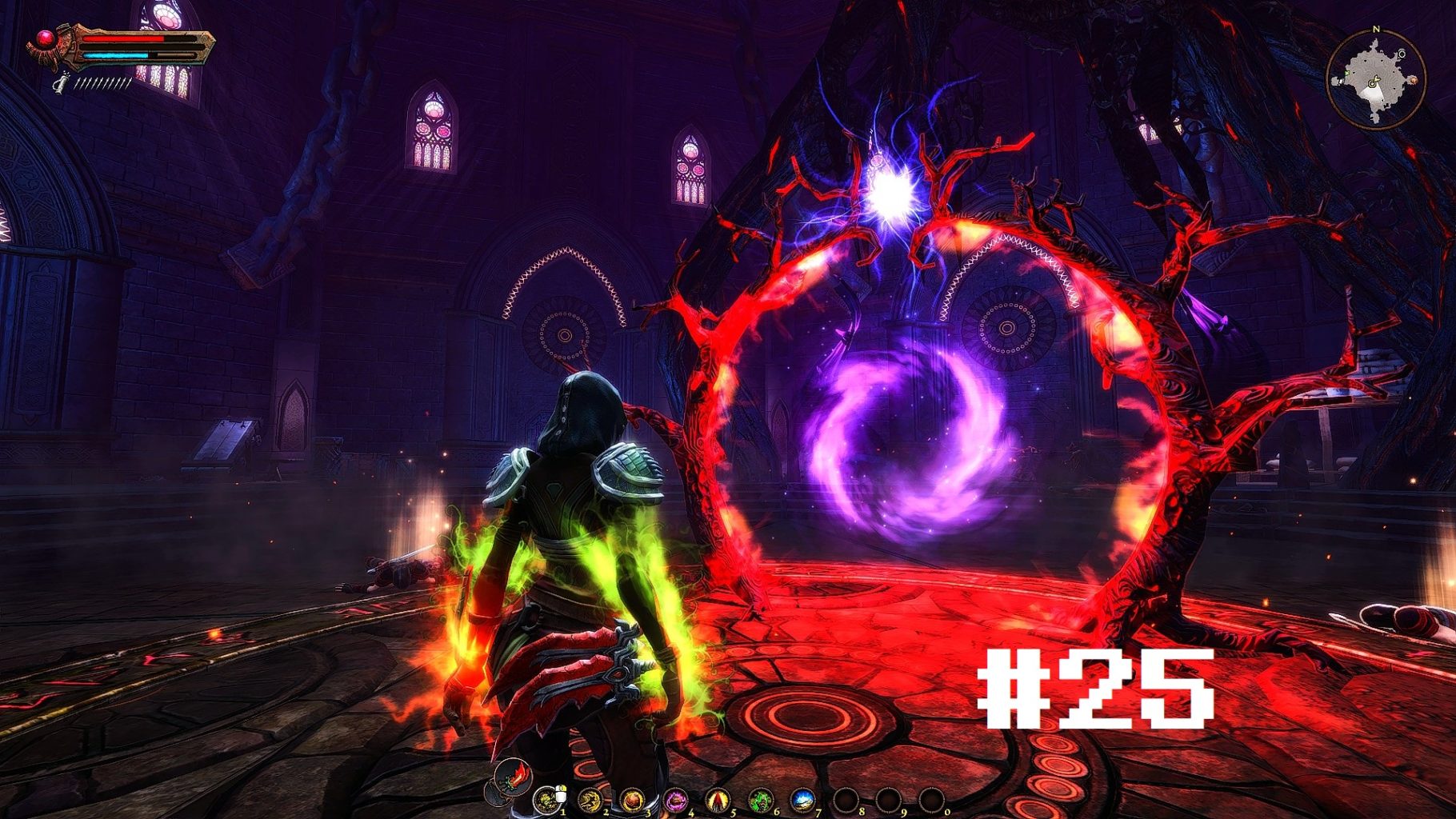This screenshot has width=1456, height=819.
Task: Activate the blue ability in slot 7
Action: (x=802, y=799)
